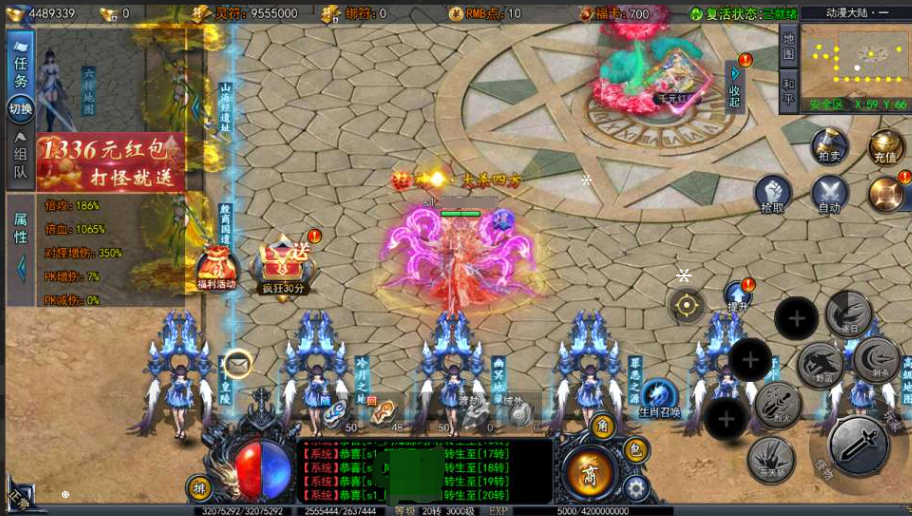The width and height of the screenshot is (912, 516).
Task: Open the mail envelope icon
Action: point(237,363)
